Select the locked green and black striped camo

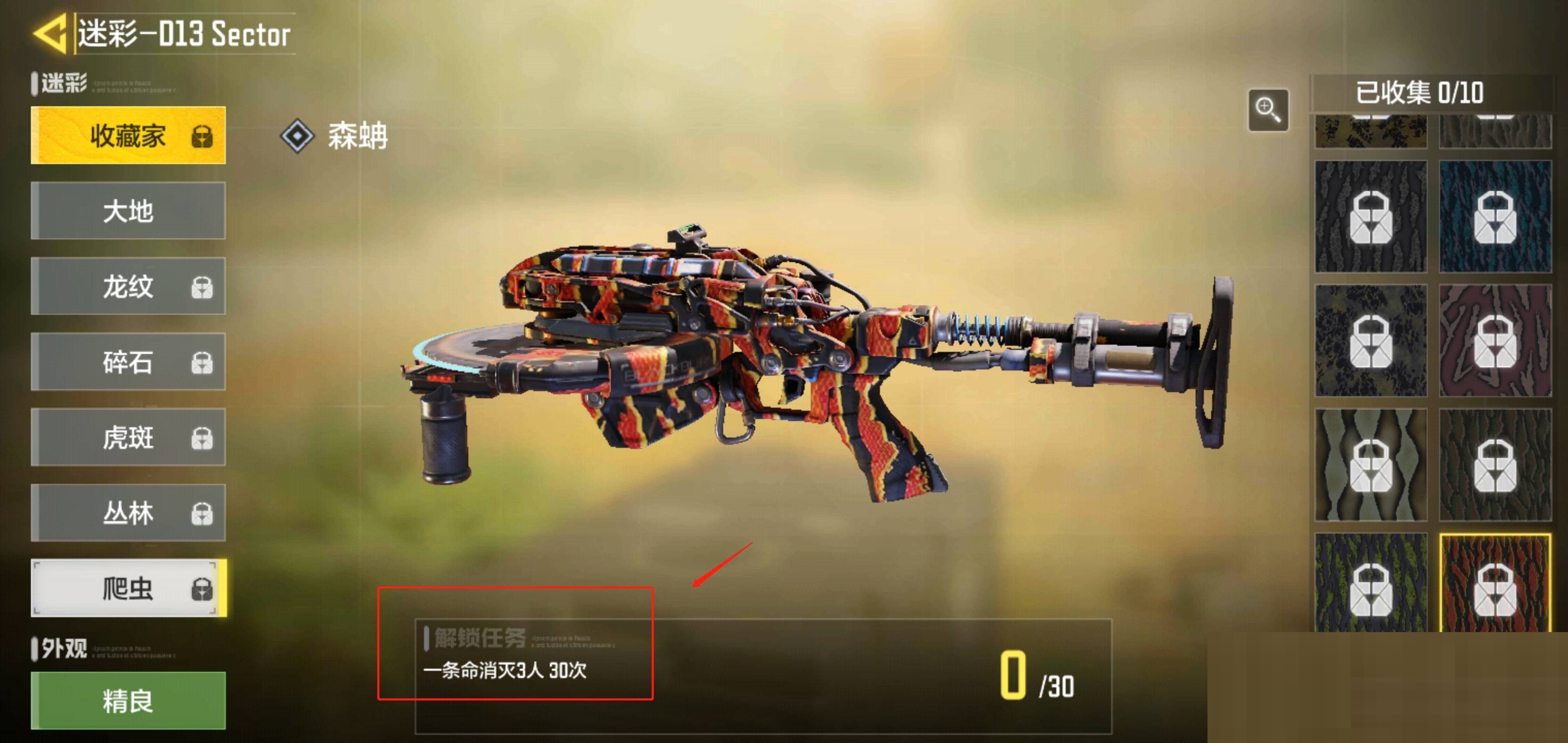1371,584
